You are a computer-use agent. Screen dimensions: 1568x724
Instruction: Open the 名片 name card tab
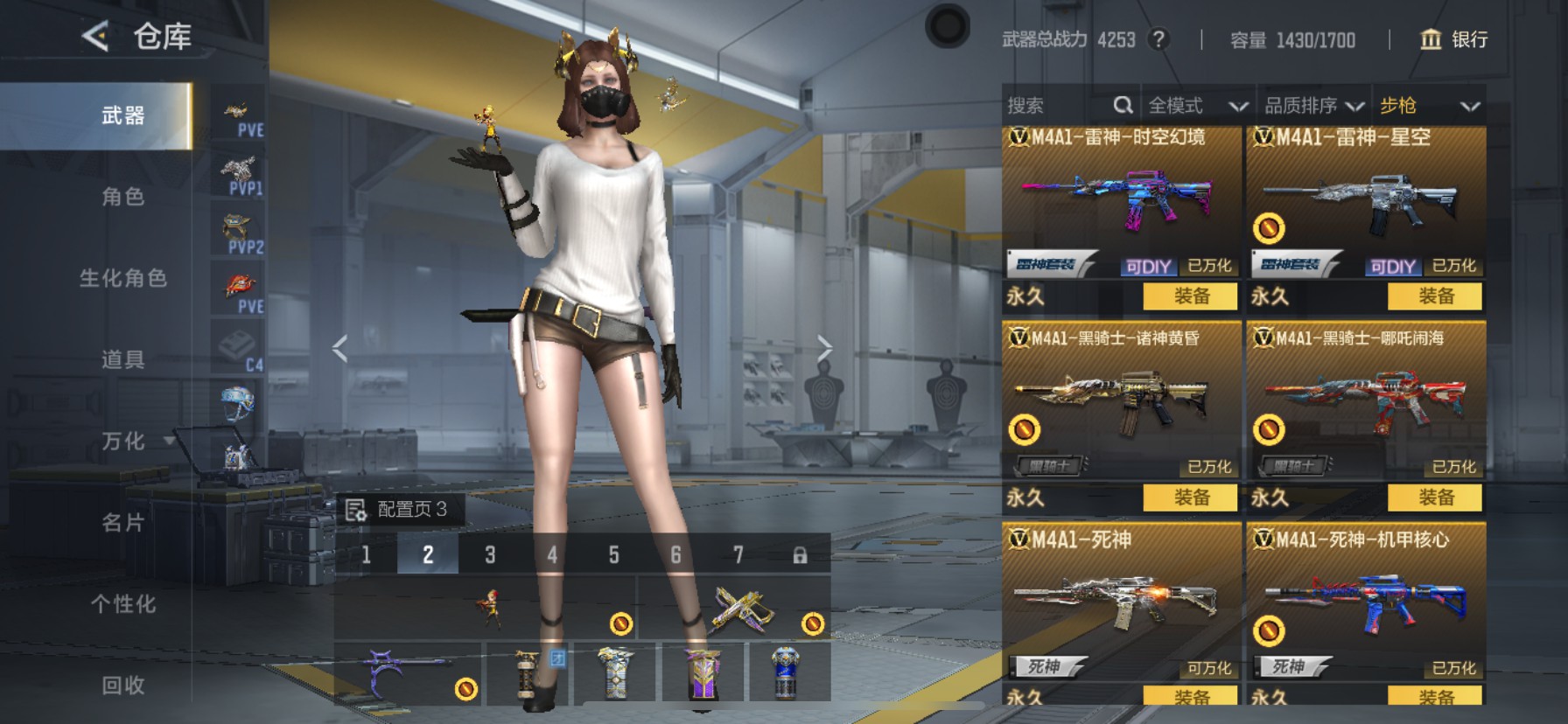pyautogui.click(x=122, y=523)
